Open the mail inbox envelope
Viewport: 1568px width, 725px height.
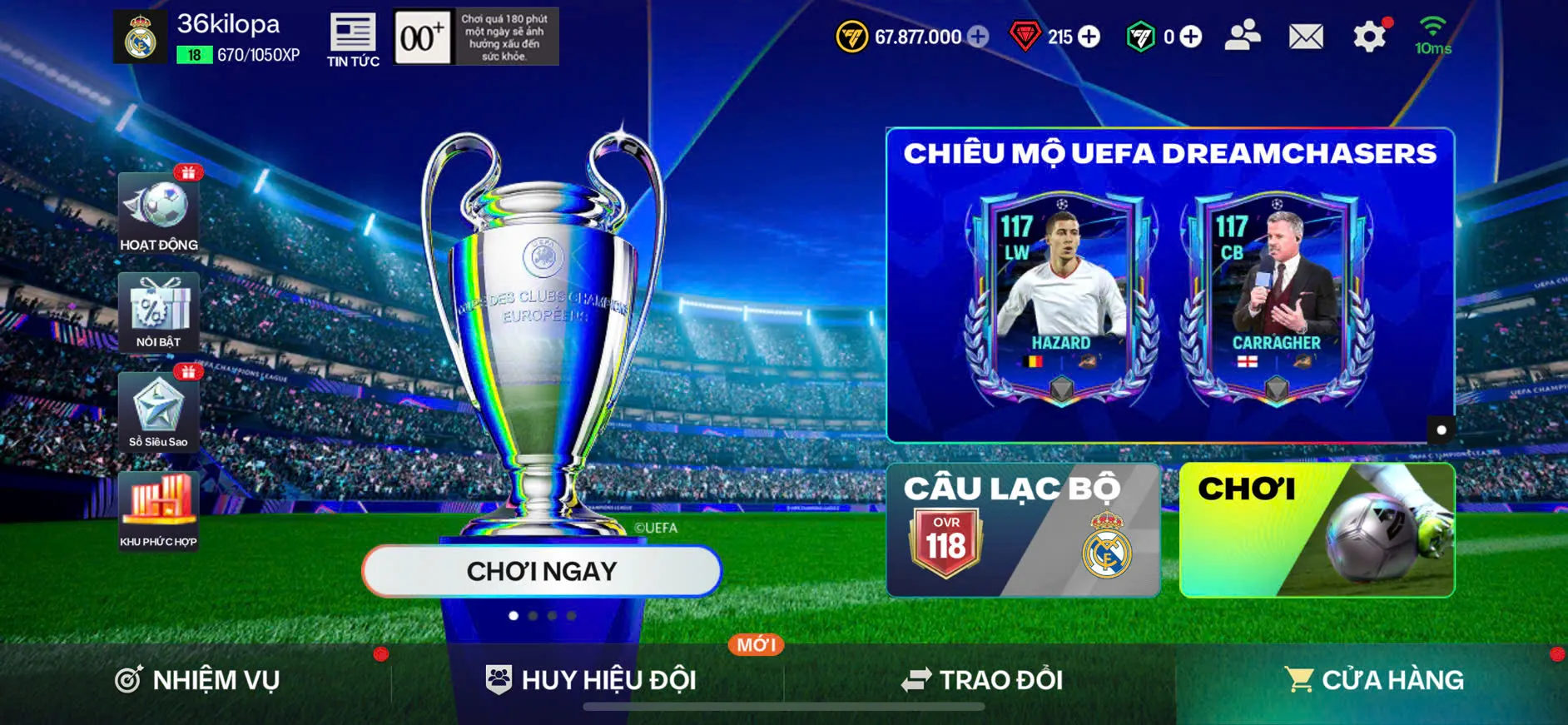point(1304,36)
